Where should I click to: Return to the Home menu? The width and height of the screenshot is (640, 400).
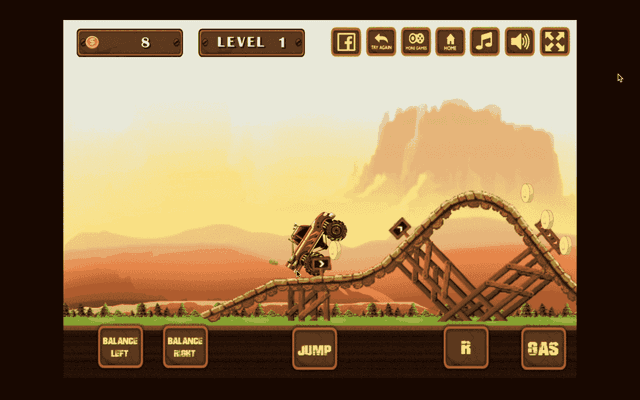(451, 42)
